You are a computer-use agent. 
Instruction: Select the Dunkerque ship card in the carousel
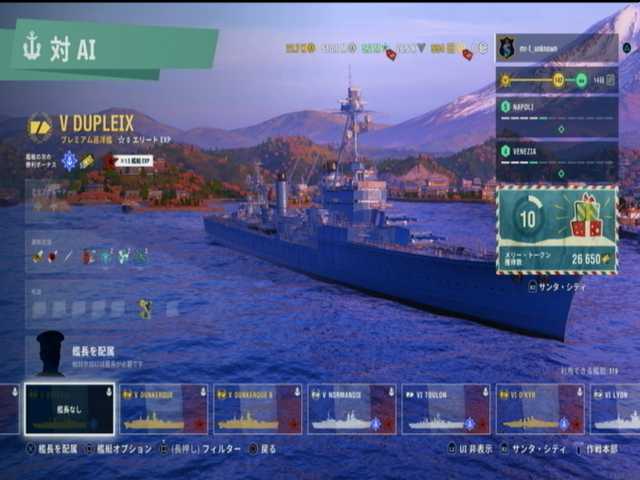pyautogui.click(x=164, y=409)
